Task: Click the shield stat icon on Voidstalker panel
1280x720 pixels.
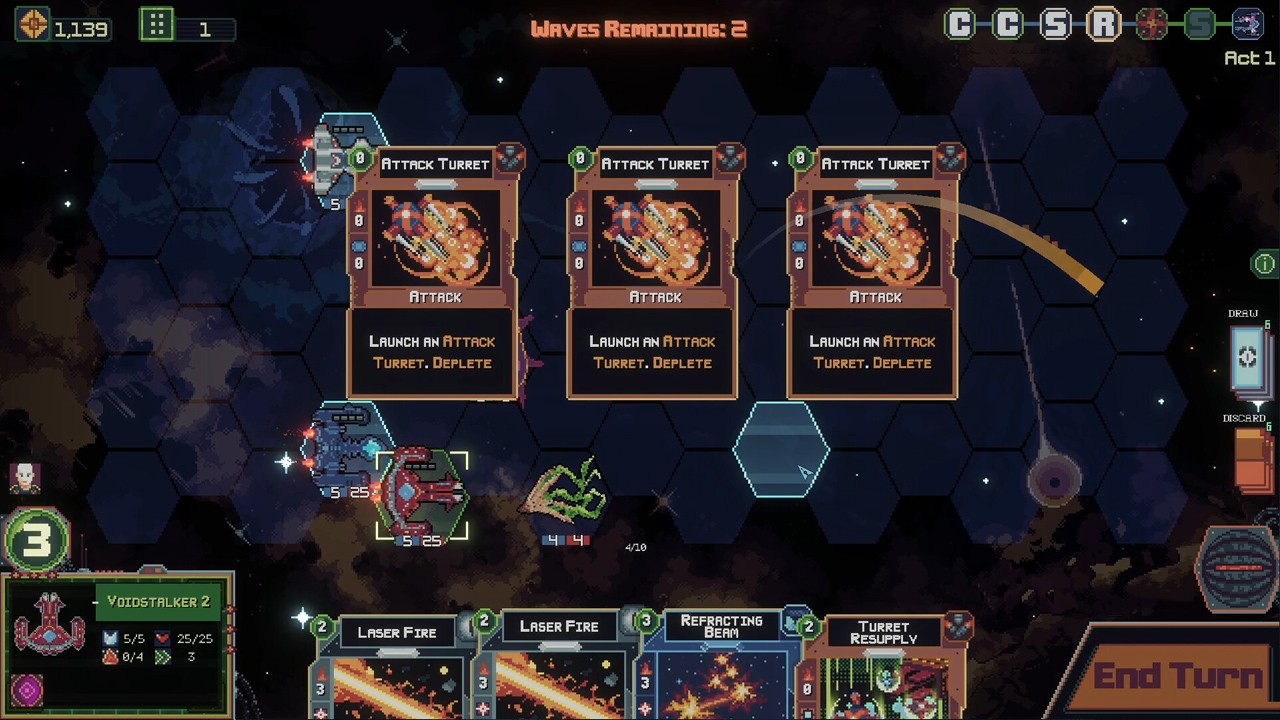Action: pyautogui.click(x=111, y=637)
